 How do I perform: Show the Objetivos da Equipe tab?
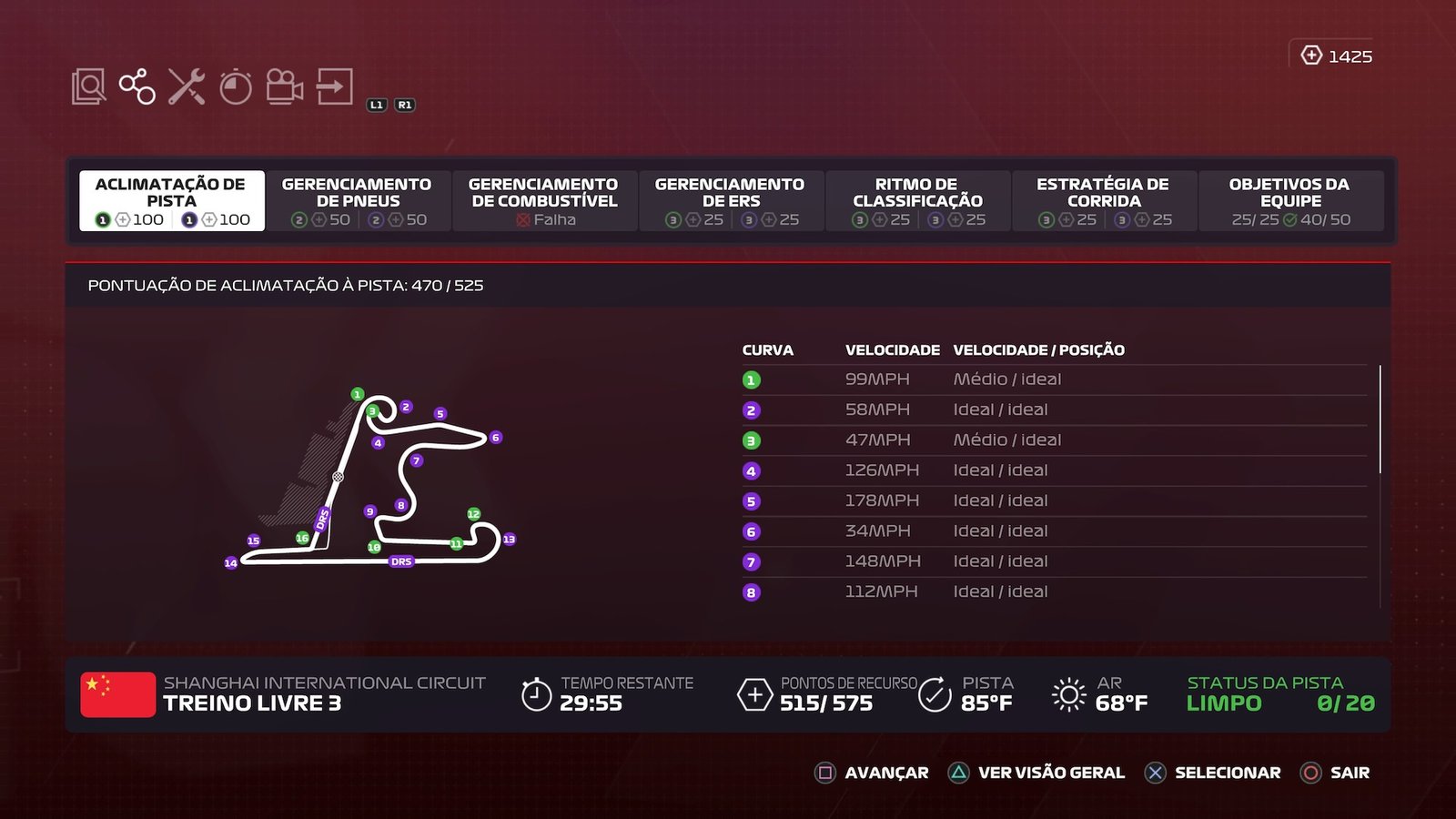click(x=1290, y=200)
